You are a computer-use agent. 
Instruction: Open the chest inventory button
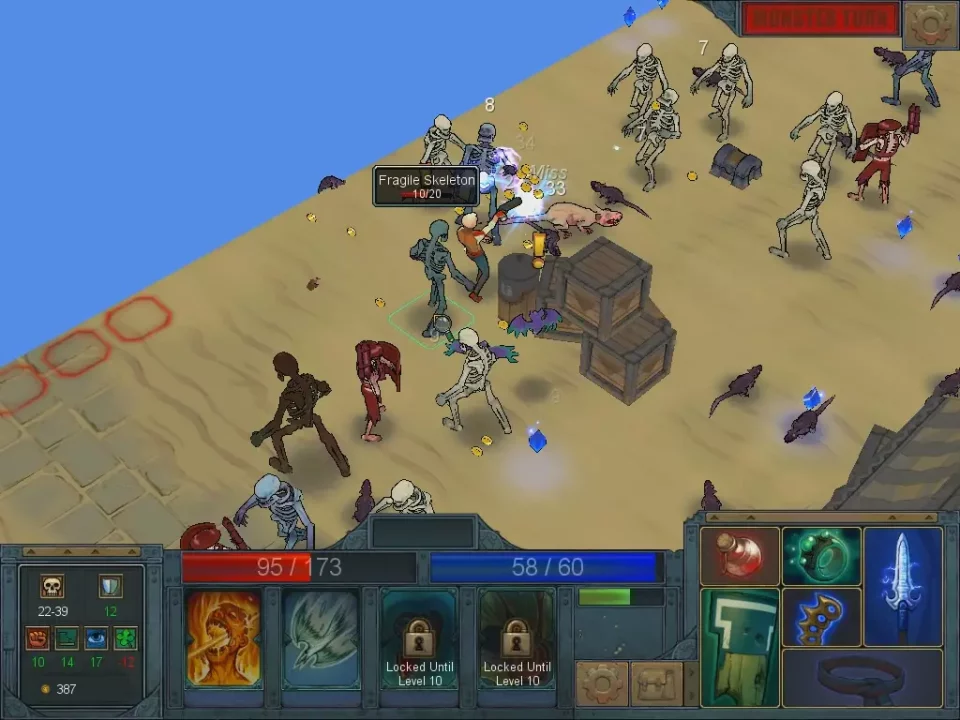pos(655,684)
